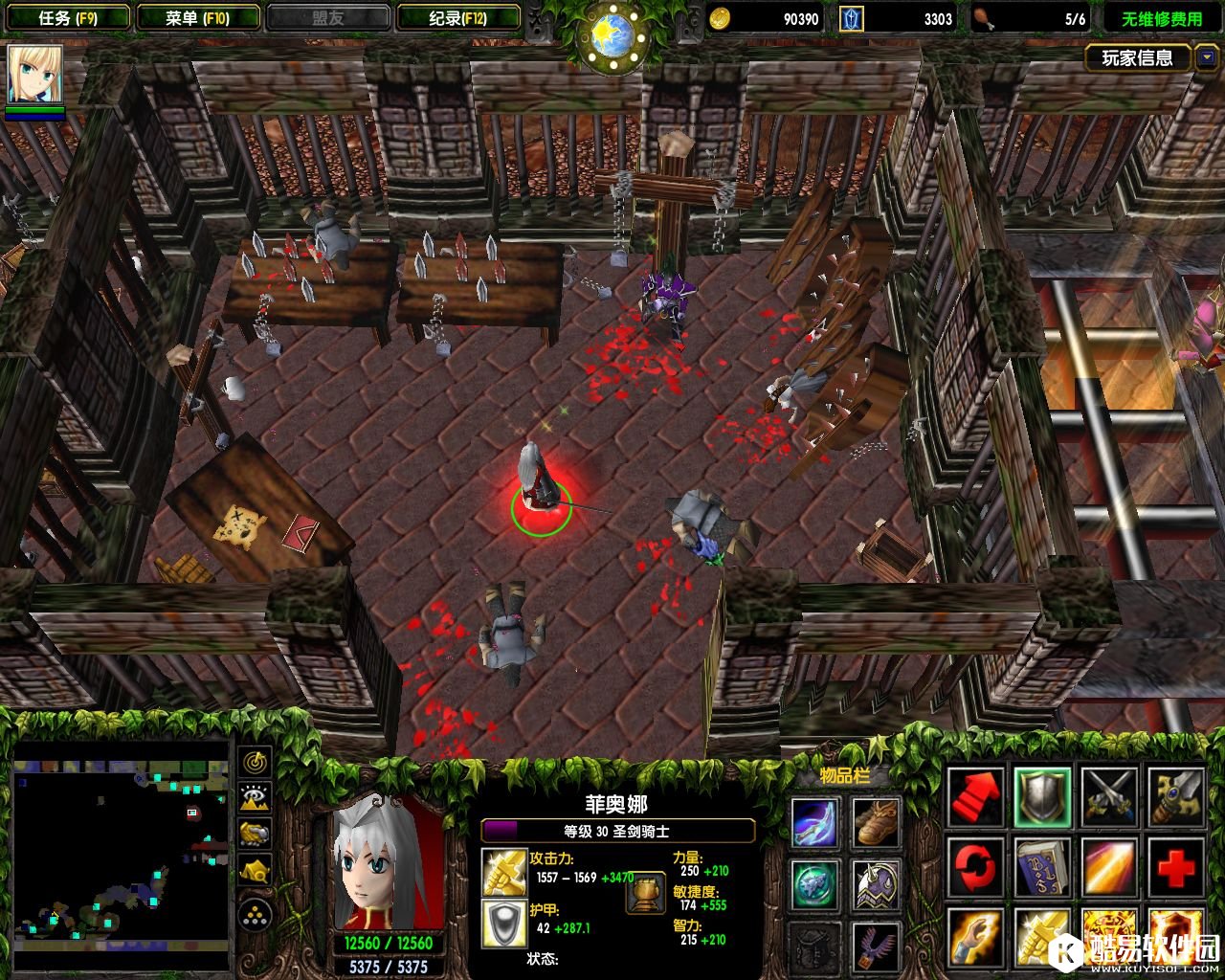Select the brown boots inventory item

(x=876, y=823)
